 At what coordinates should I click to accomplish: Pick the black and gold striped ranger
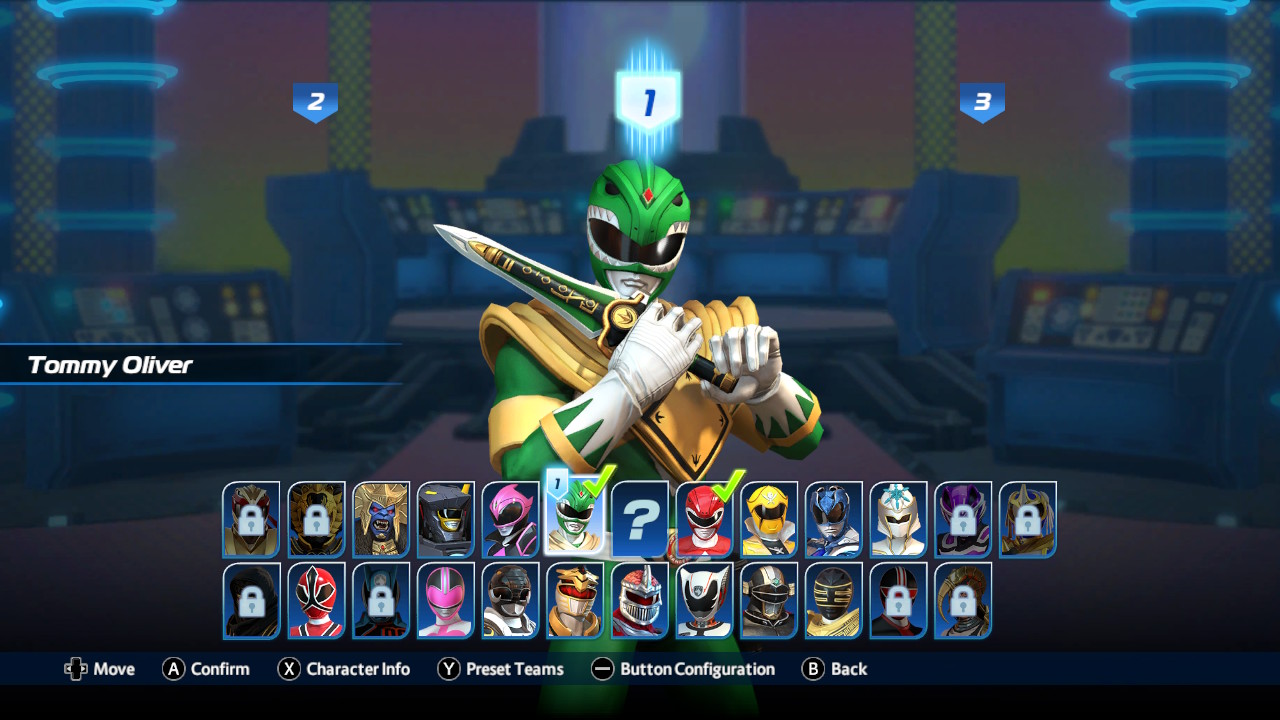coord(834,600)
